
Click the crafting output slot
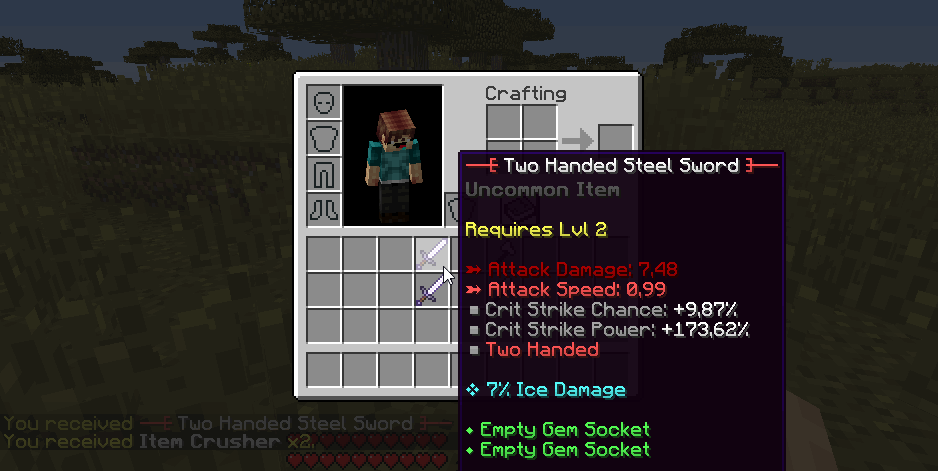tap(615, 140)
